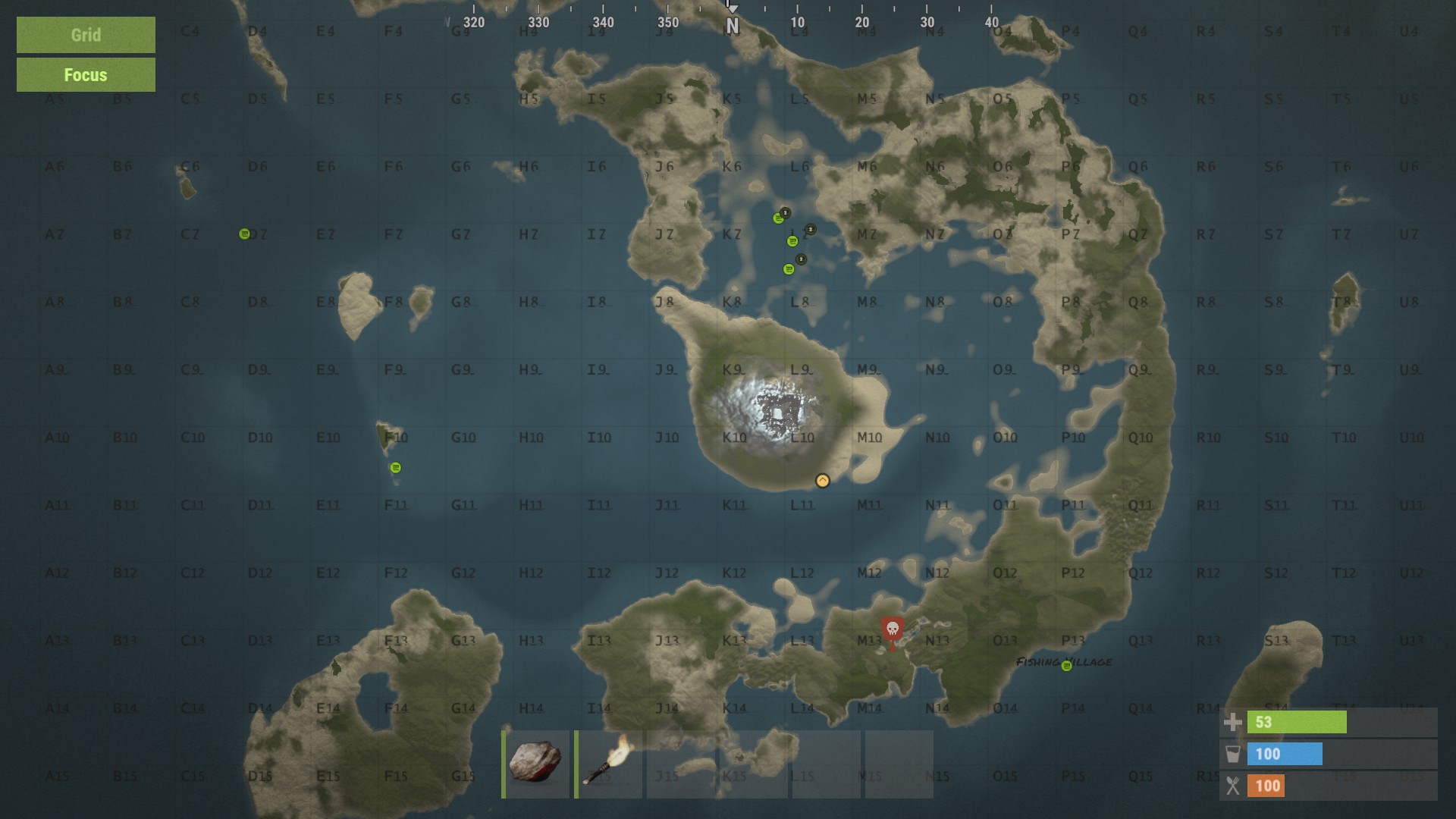
Task: Toggle the Grid button
Action: pos(86,35)
